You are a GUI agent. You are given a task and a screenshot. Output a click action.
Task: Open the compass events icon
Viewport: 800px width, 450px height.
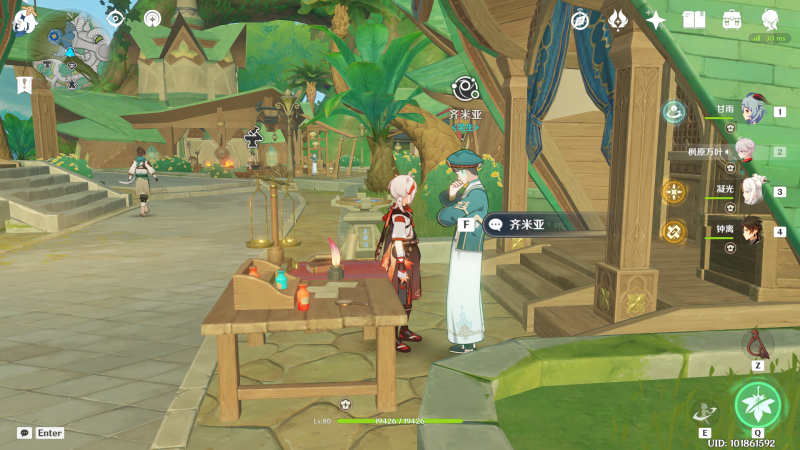tap(580, 20)
